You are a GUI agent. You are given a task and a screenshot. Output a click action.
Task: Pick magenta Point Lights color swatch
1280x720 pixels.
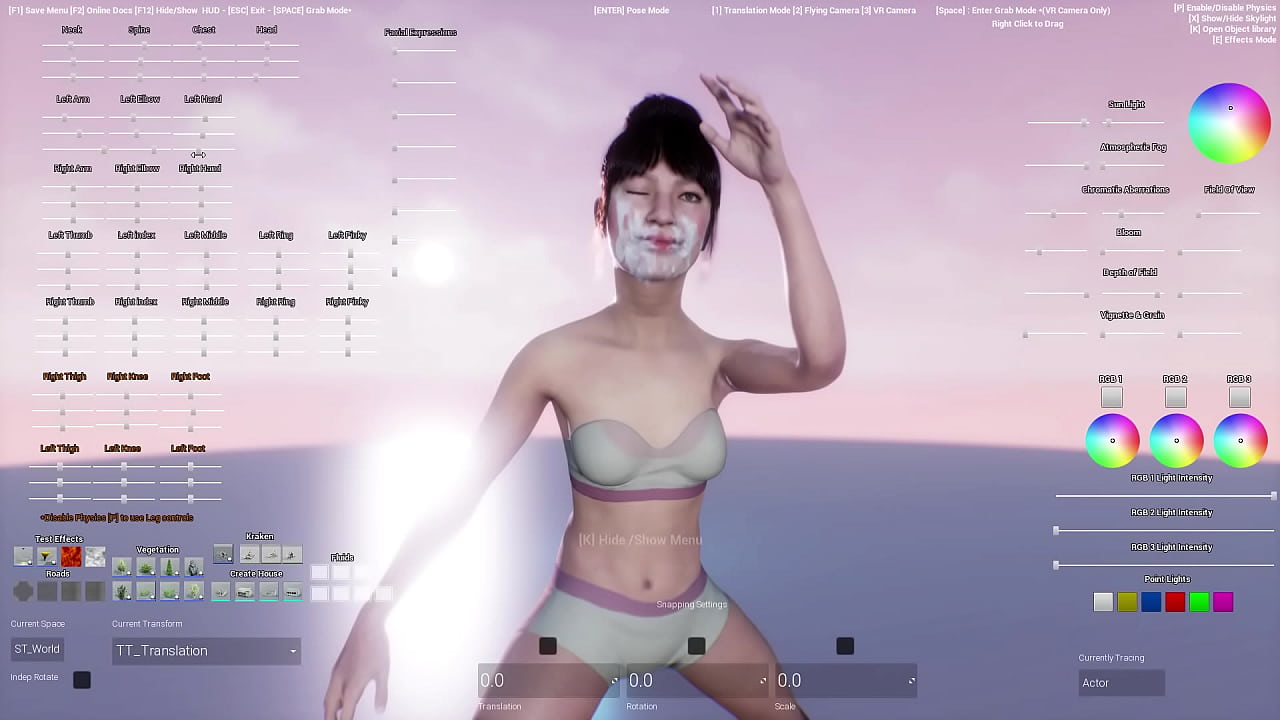point(1222,601)
